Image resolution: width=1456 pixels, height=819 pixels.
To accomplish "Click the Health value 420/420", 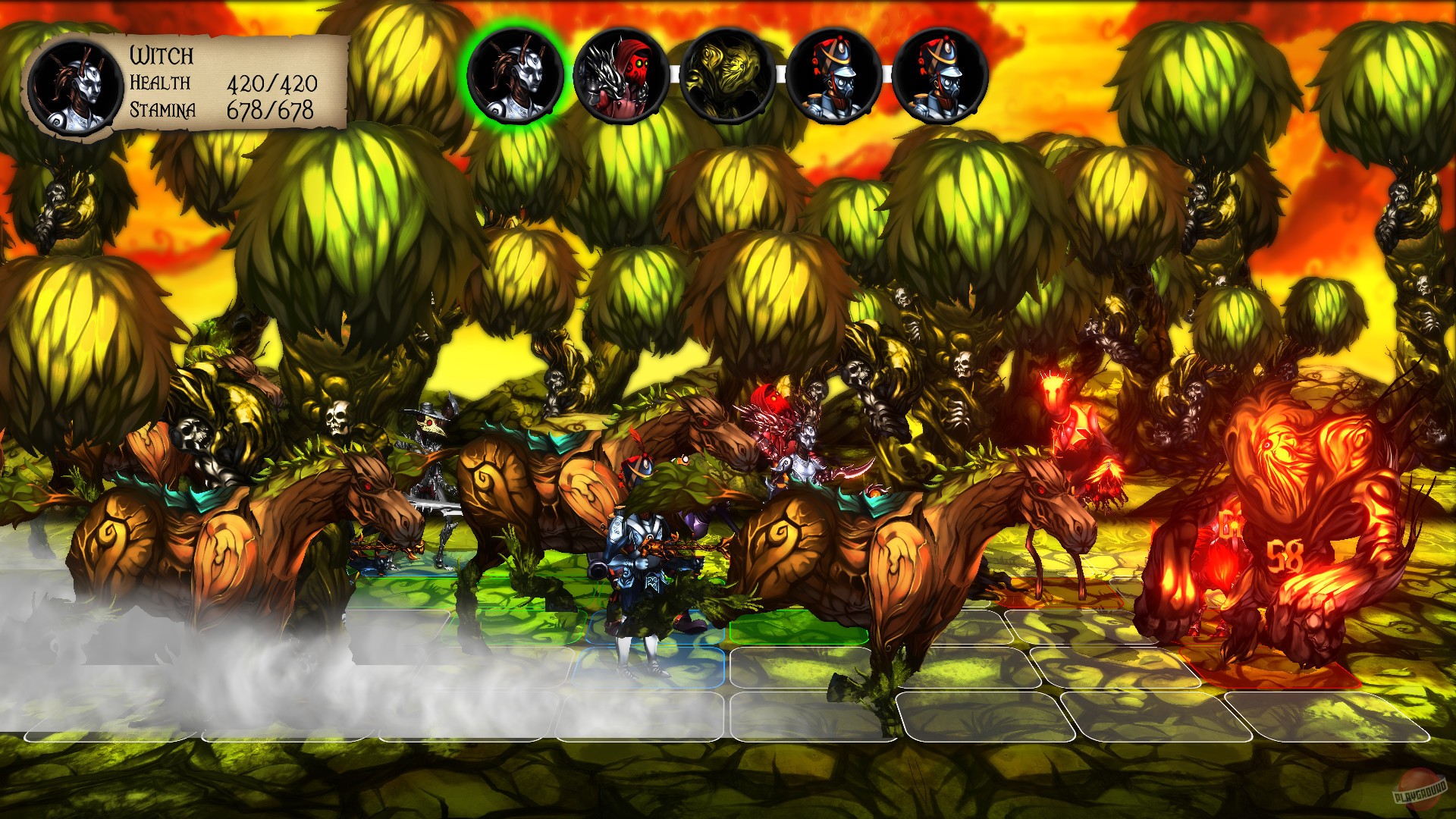I will 273,86.
